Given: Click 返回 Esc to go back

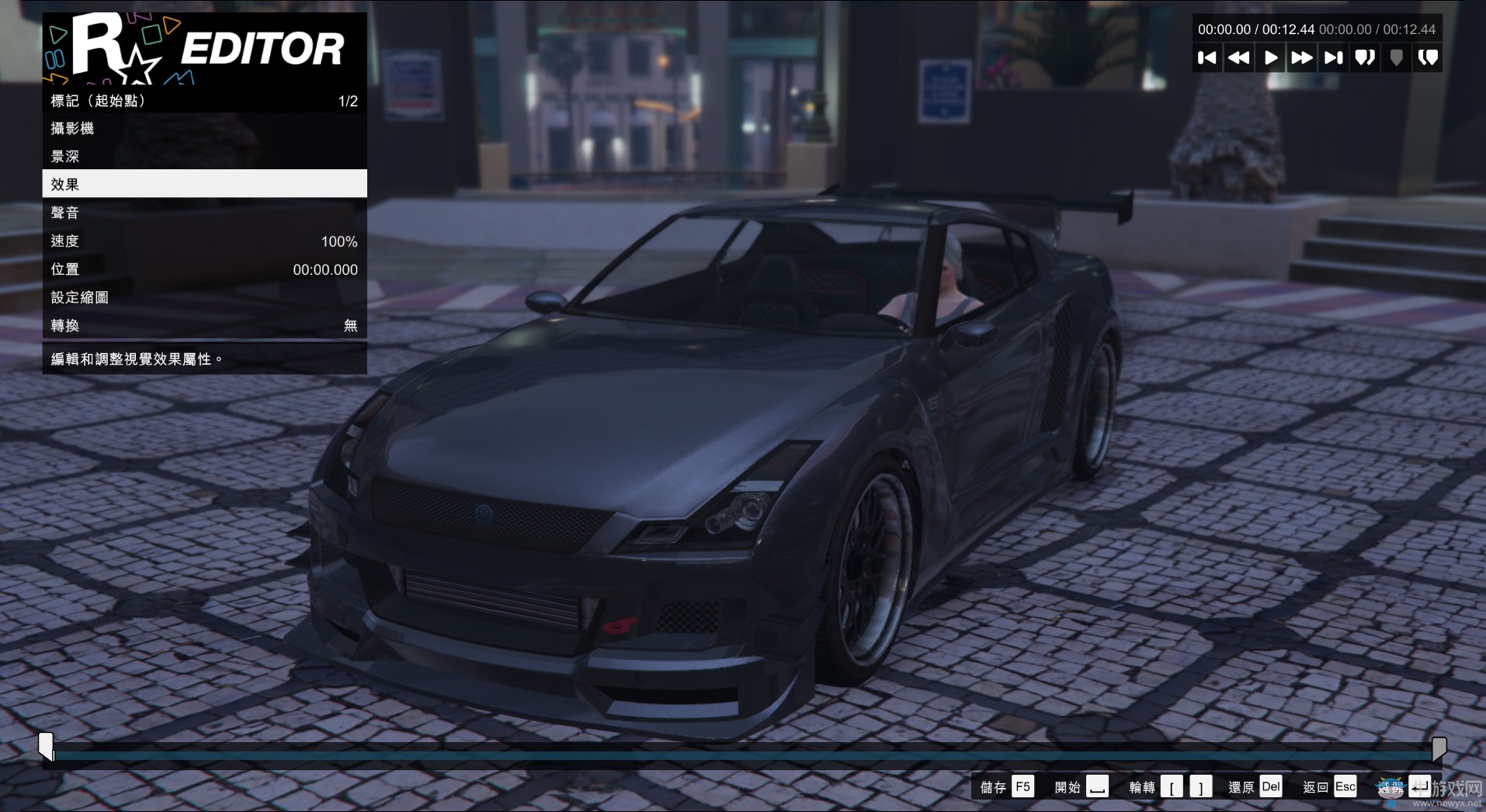Looking at the screenshot, I should click(1329, 786).
